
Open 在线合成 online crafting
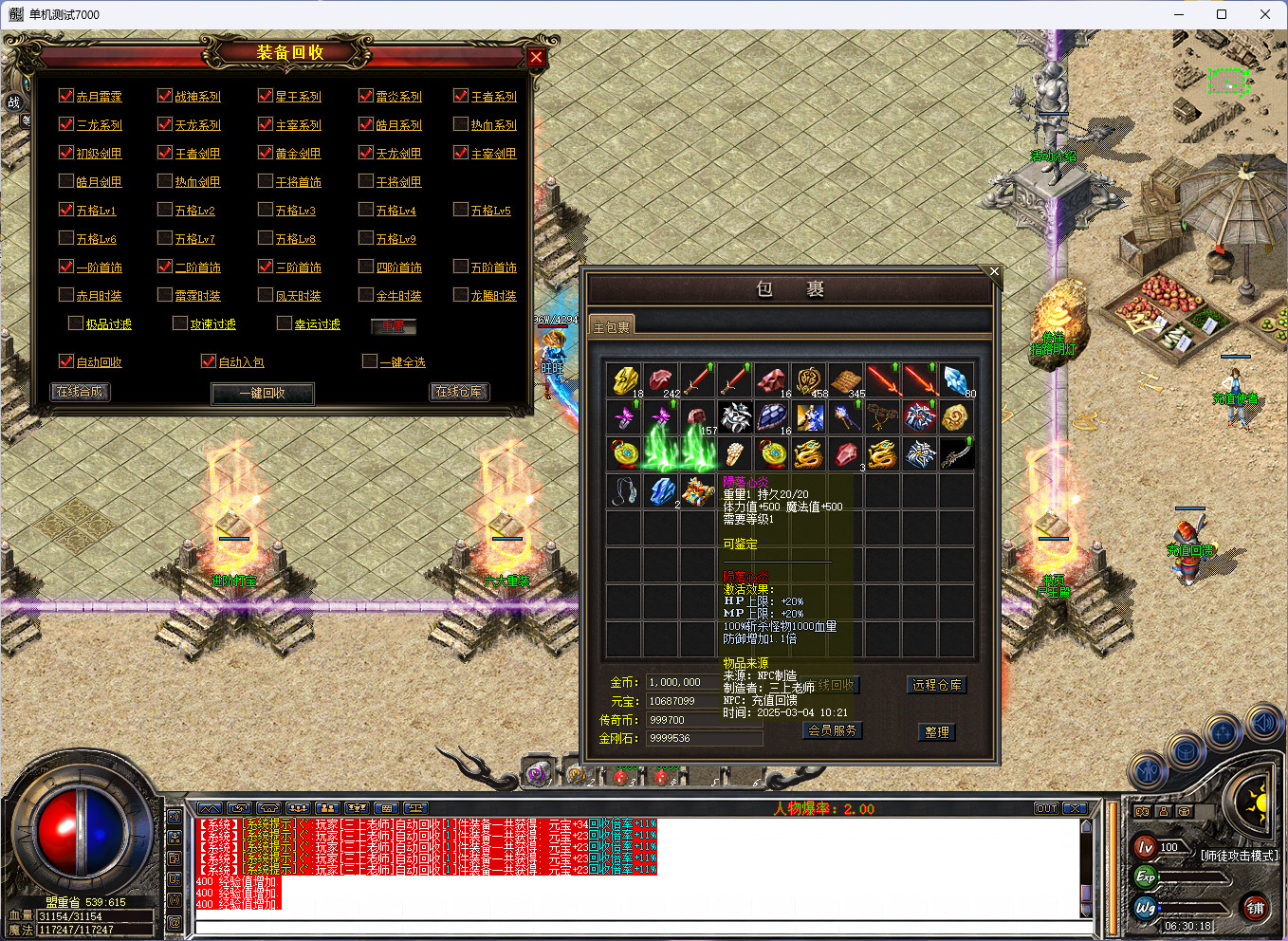point(80,391)
